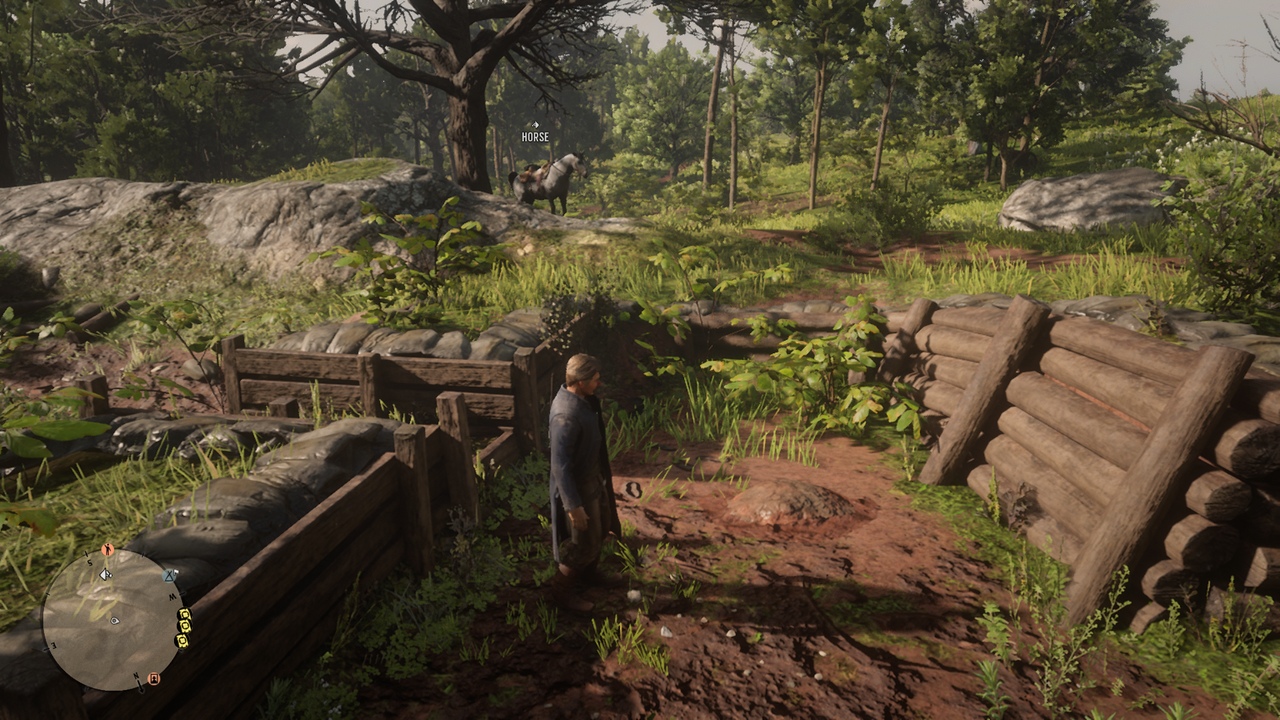Click the lowest yellow blip on the minimap
Image resolution: width=1280 pixels, height=720 pixels.
coord(182,642)
